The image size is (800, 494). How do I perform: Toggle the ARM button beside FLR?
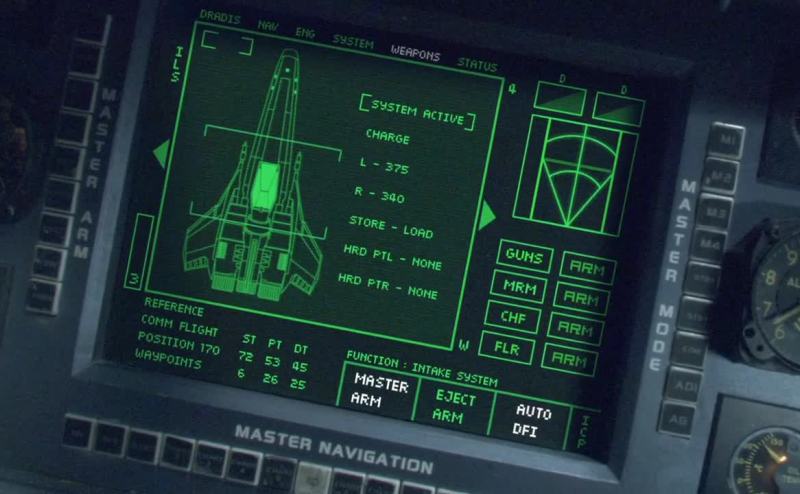(x=570, y=359)
